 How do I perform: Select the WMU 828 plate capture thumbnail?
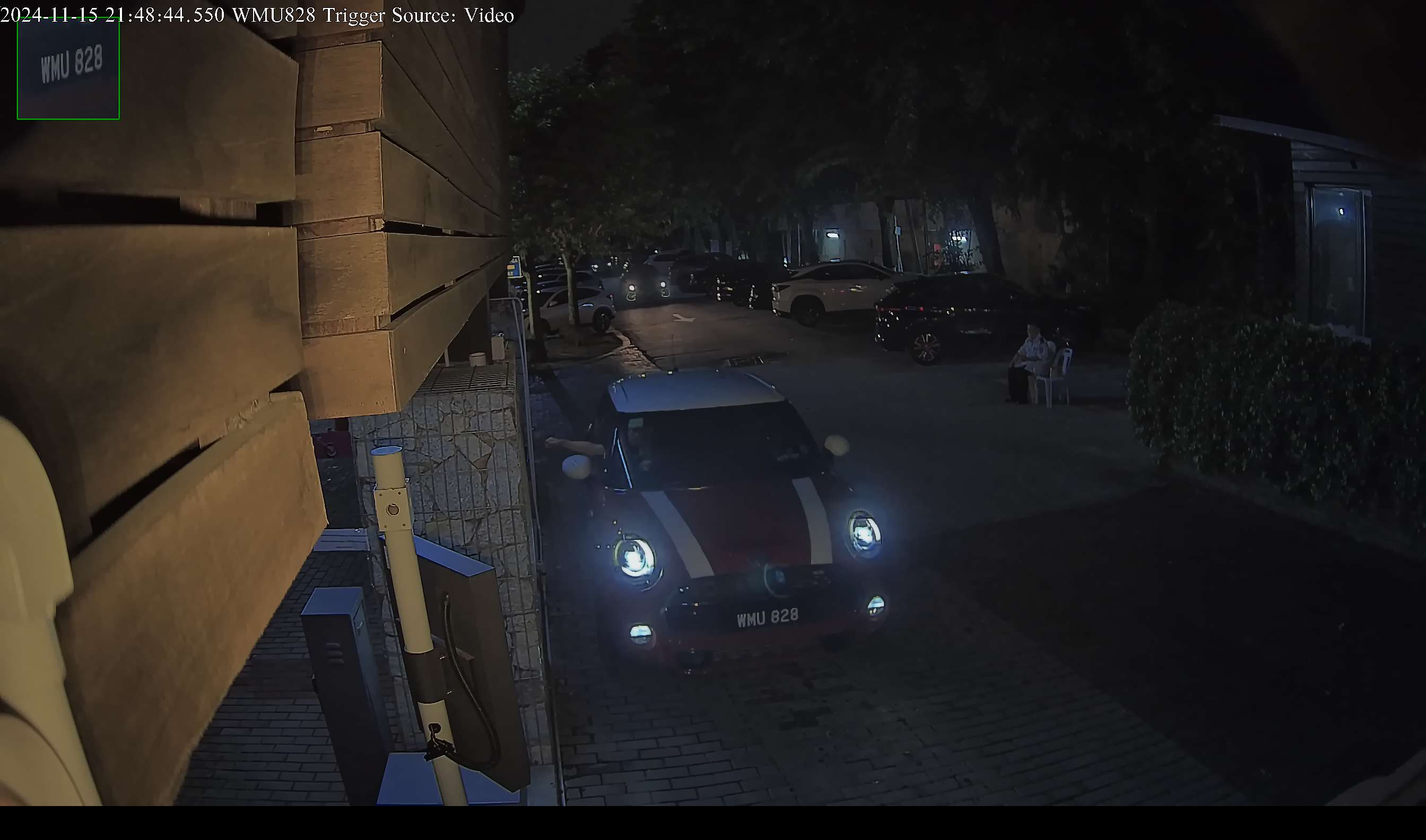point(68,68)
